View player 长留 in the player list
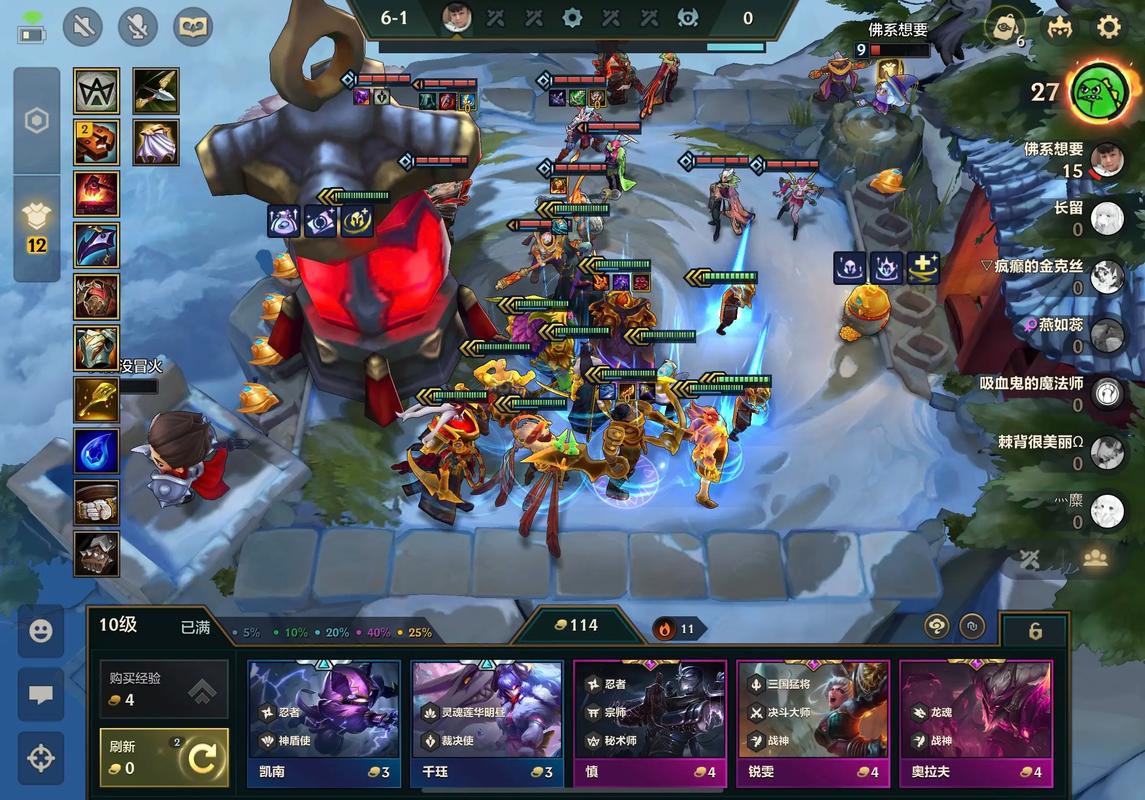 pos(1107,218)
